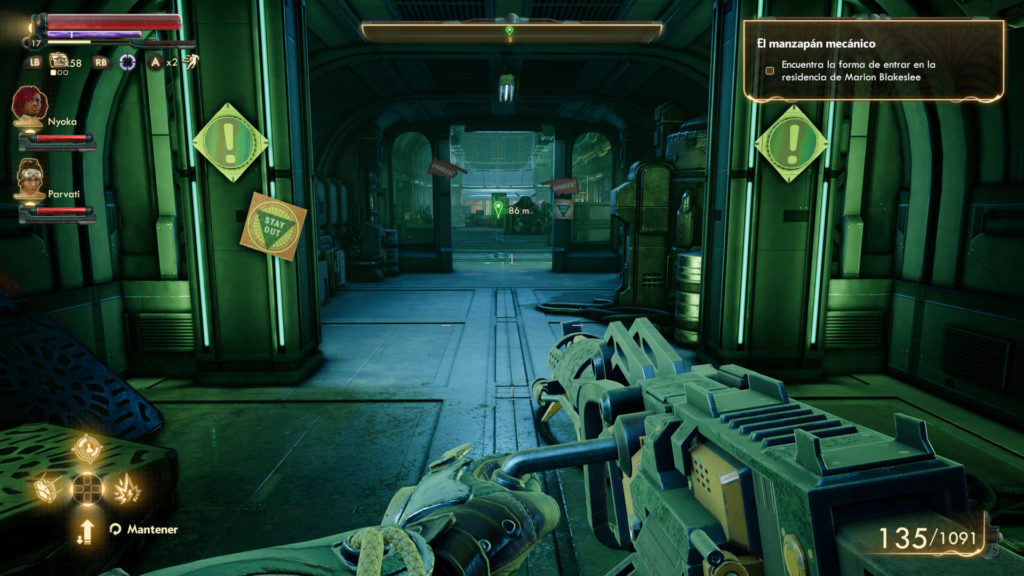Use the medical inhaler item icon
Screen dimensions: 1024x576
point(59,62)
